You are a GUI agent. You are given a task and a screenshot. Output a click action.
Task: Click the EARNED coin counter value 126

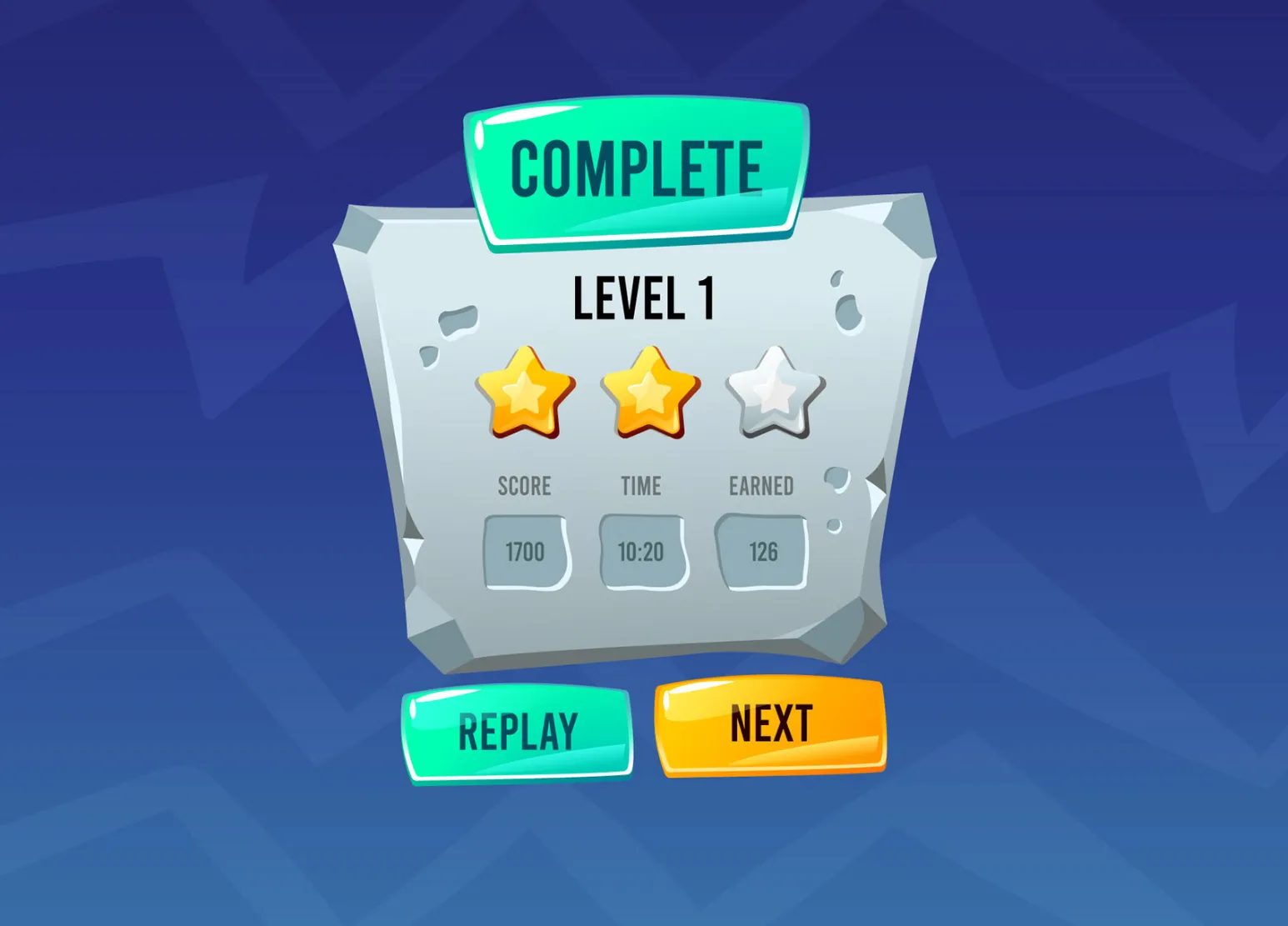coord(761,550)
